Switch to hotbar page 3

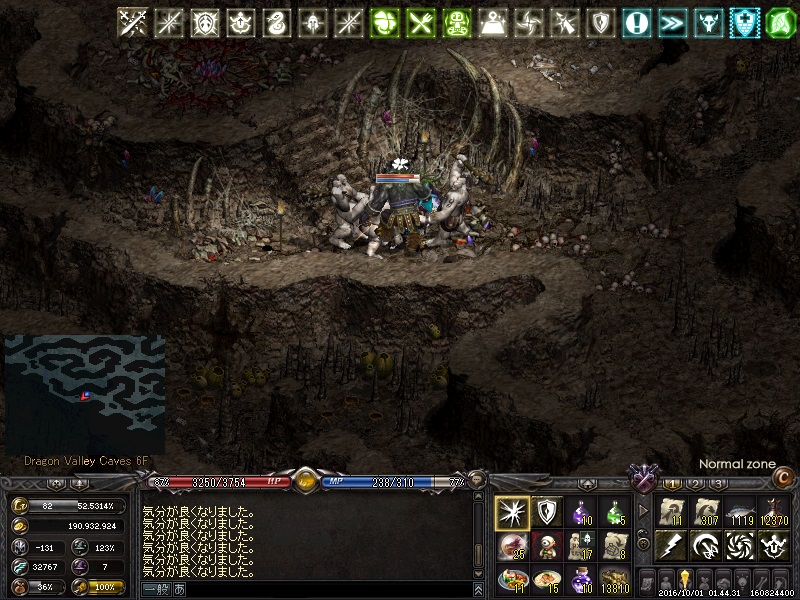(718, 484)
